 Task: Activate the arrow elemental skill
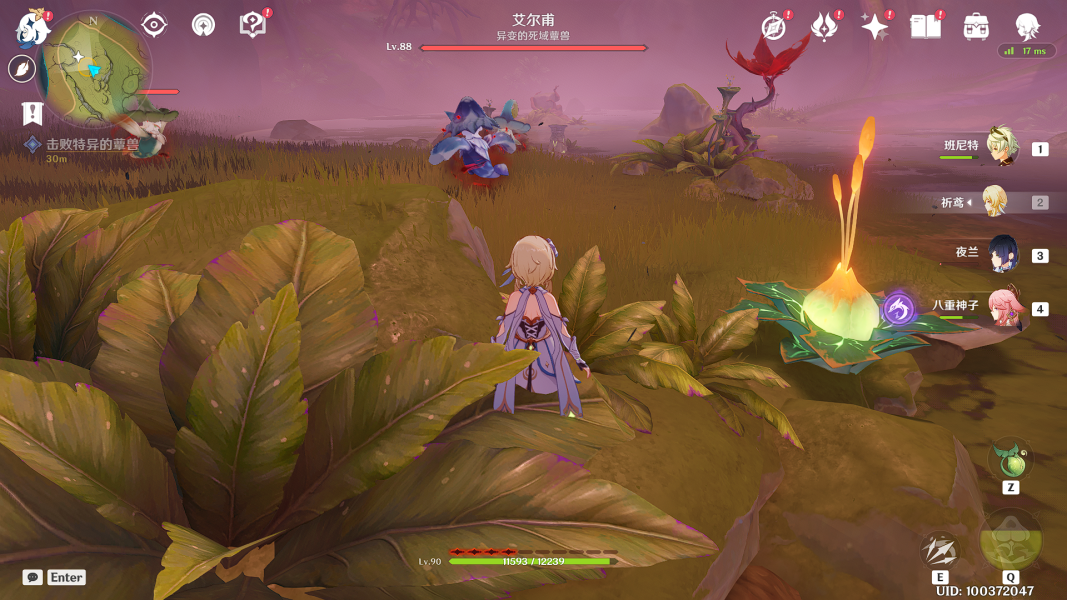940,550
